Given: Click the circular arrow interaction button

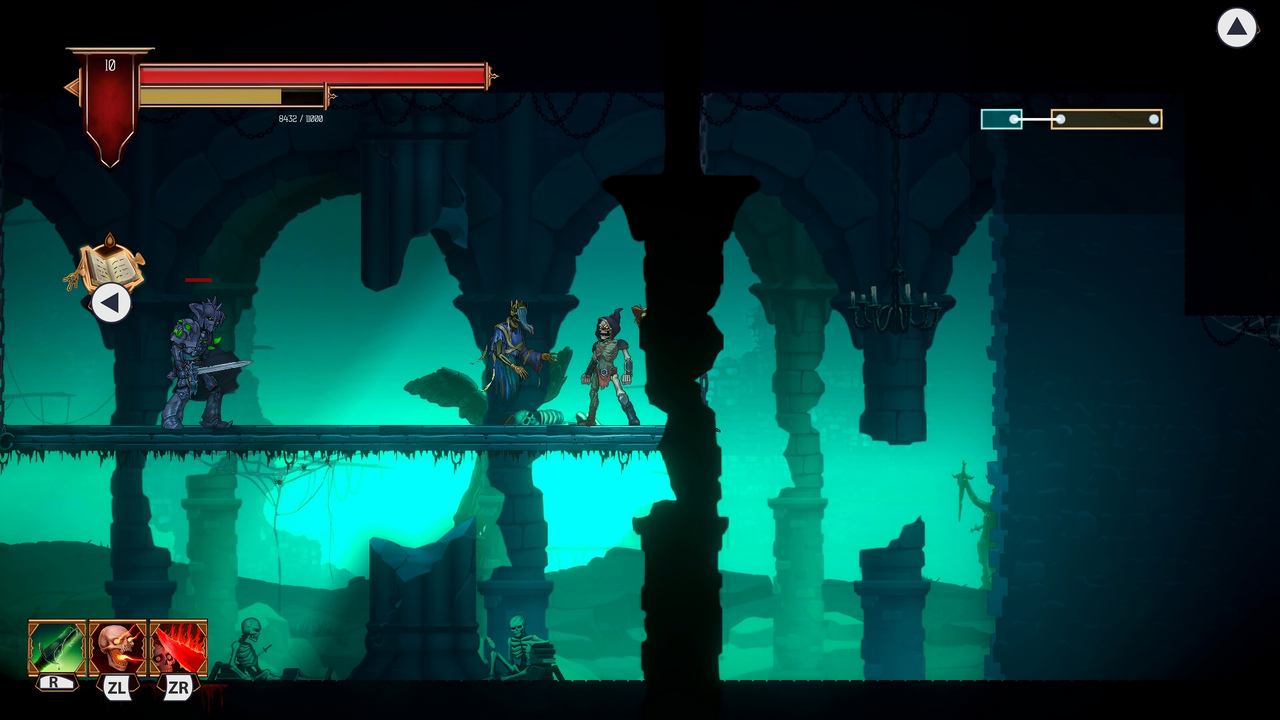Looking at the screenshot, I should tap(1237, 28).
